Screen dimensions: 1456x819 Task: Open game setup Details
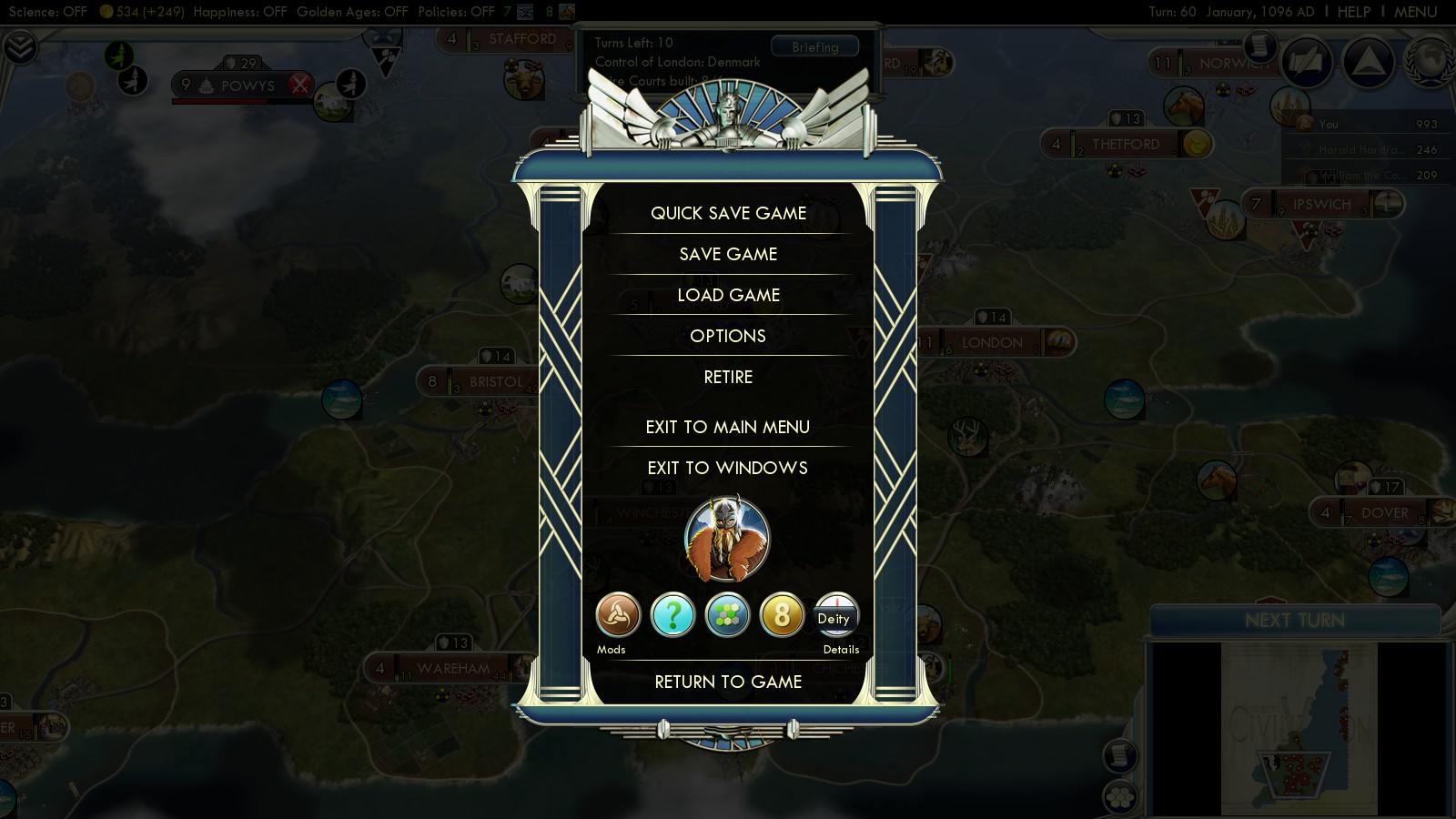(841, 649)
